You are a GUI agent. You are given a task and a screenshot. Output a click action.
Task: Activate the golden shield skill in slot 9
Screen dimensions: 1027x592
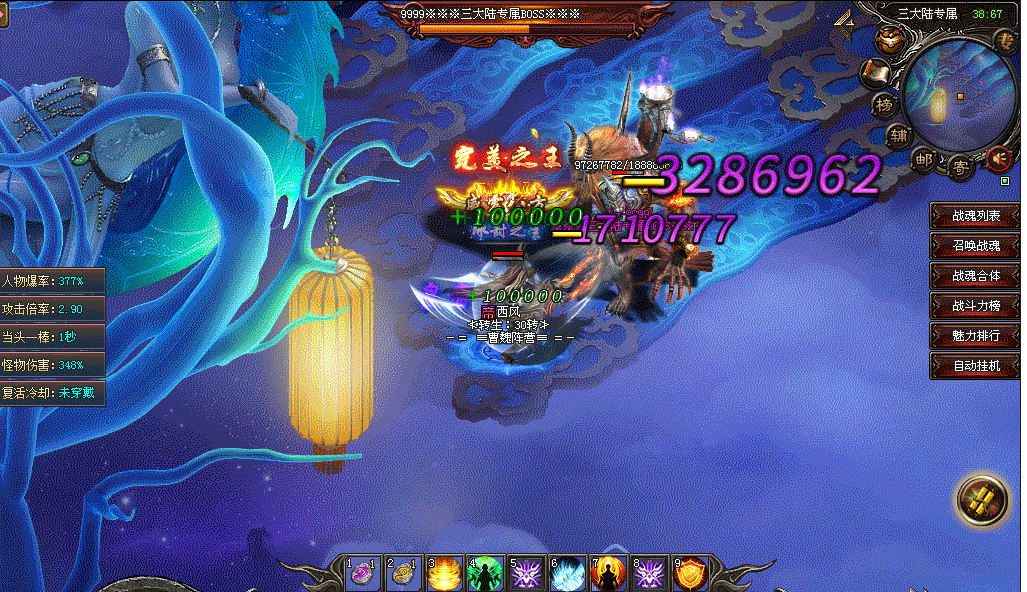coord(690,574)
